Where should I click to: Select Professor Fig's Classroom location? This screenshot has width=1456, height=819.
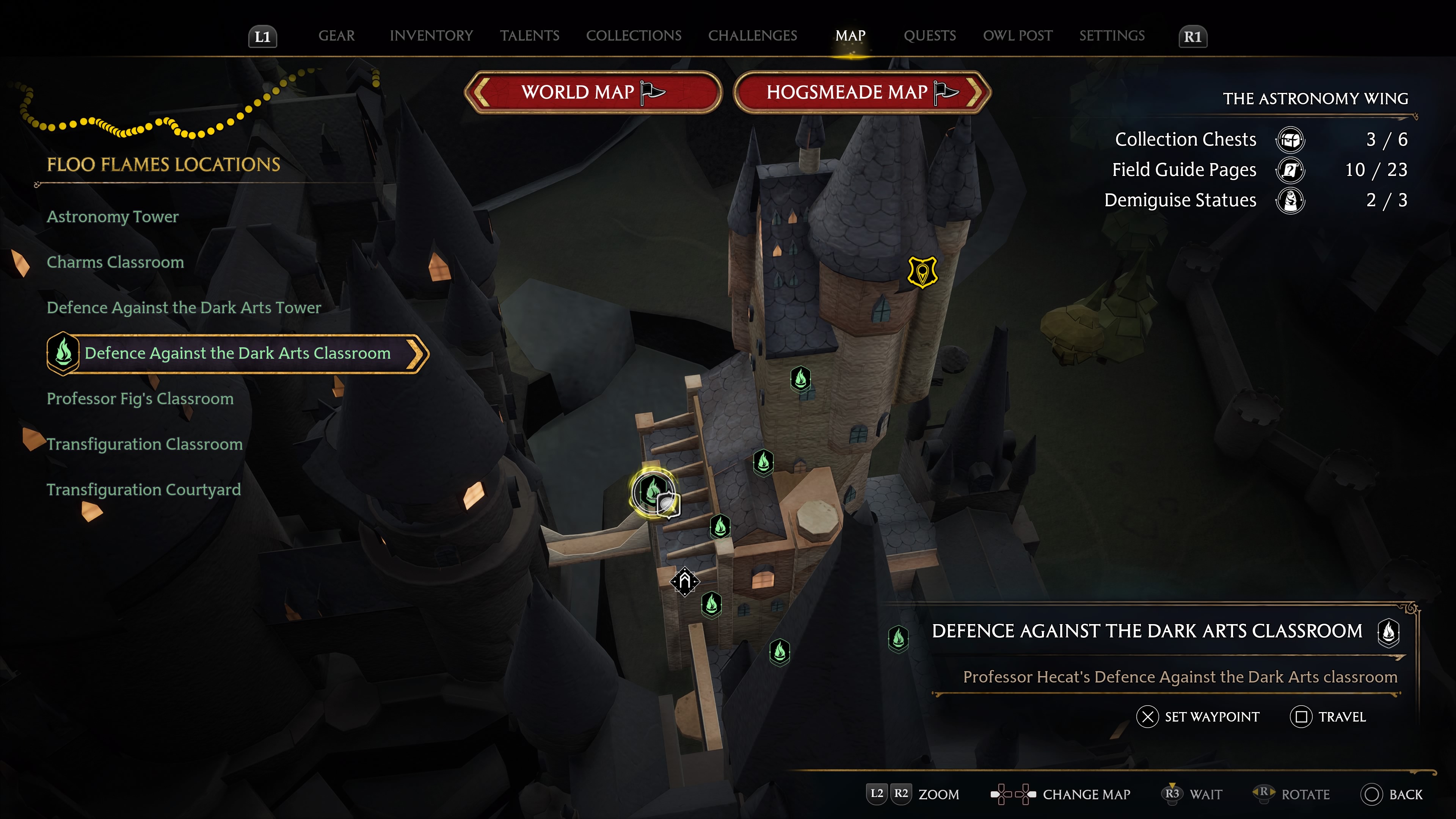tap(140, 399)
